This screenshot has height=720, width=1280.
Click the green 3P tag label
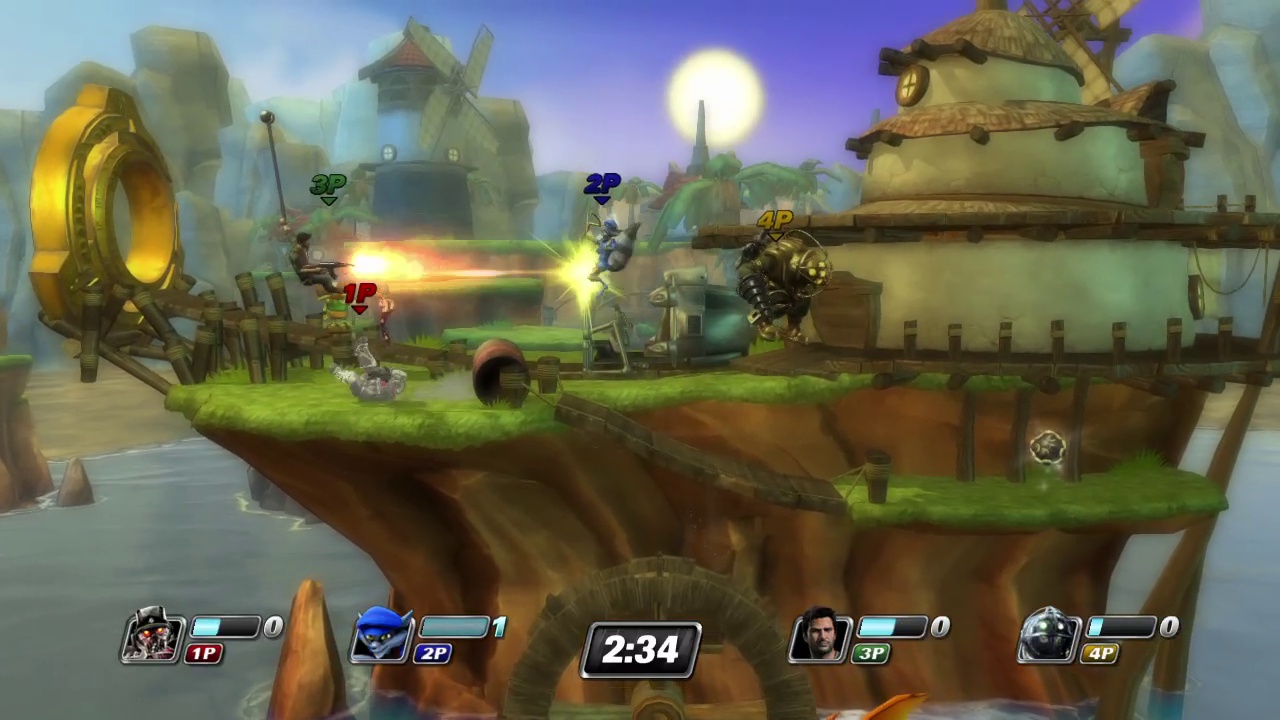pyautogui.click(x=870, y=654)
